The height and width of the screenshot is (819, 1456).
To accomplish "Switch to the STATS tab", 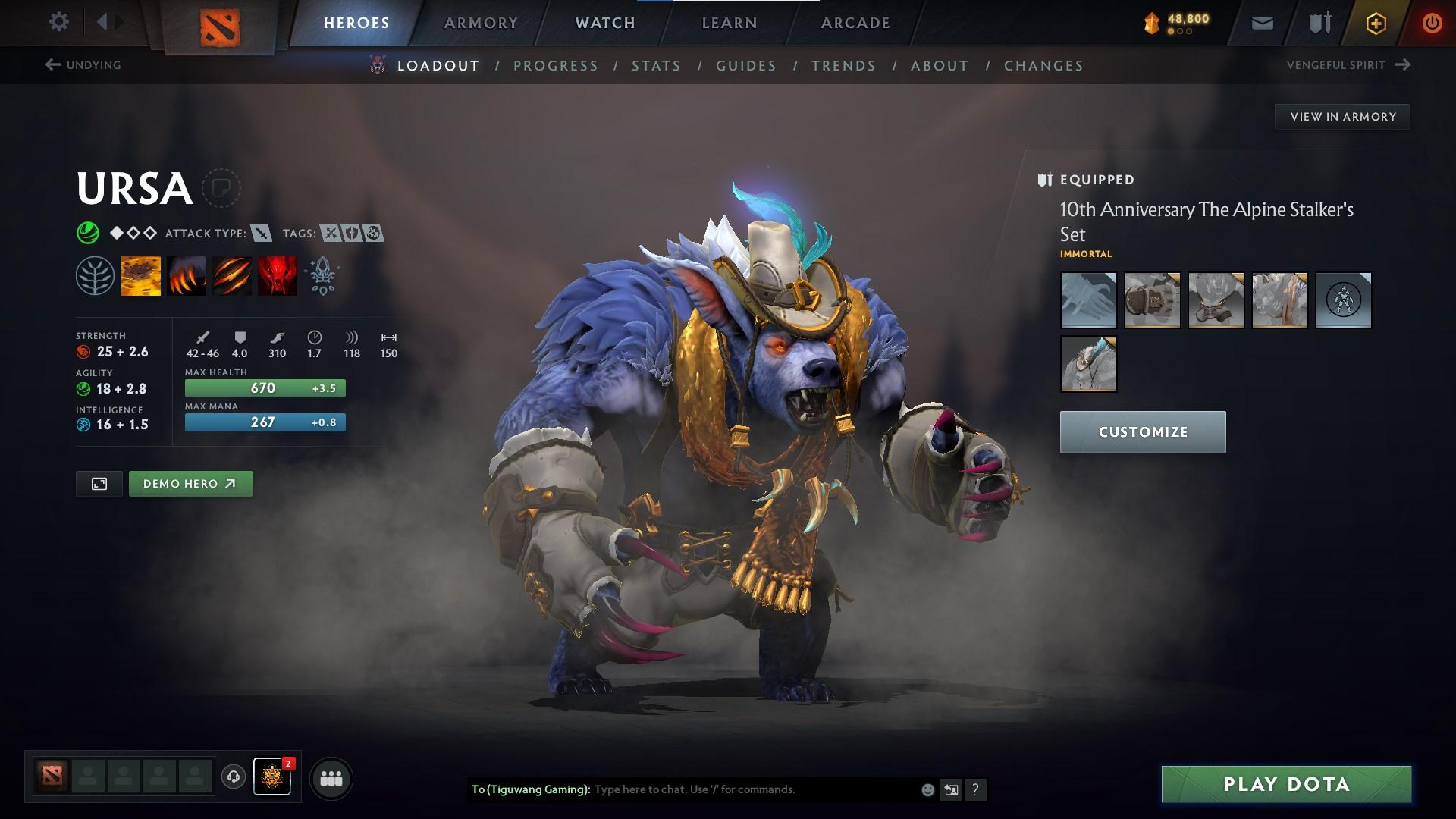I will 656,66.
